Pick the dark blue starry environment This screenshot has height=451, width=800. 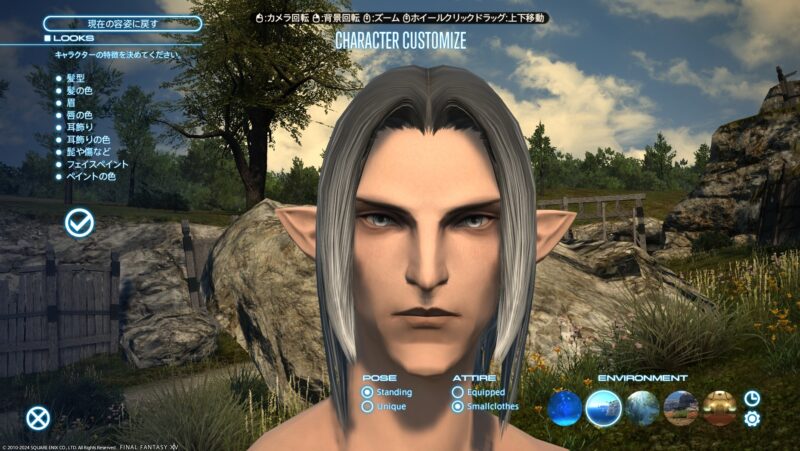(x=565, y=408)
